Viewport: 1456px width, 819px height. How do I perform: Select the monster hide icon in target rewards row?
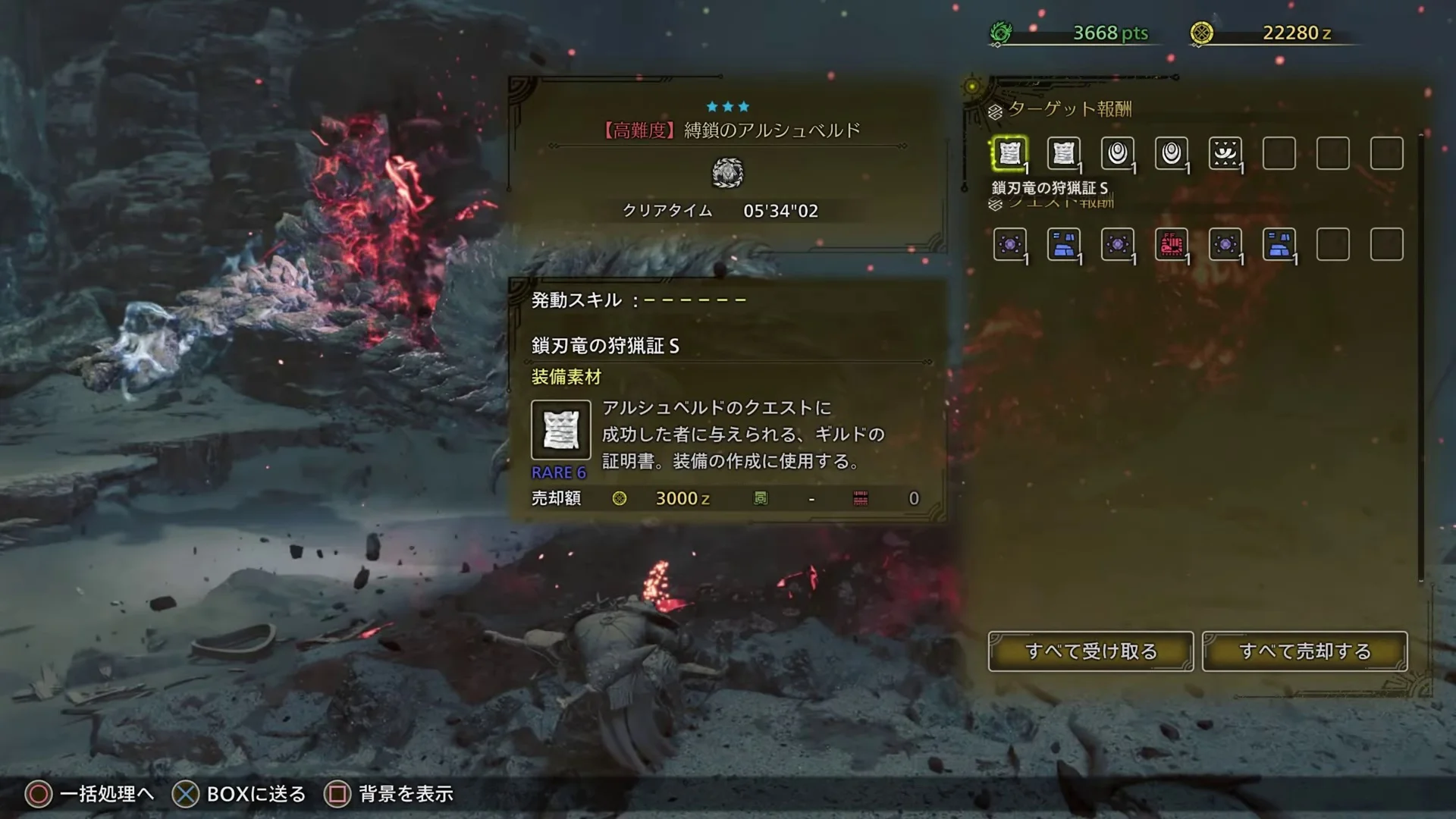[1227, 154]
